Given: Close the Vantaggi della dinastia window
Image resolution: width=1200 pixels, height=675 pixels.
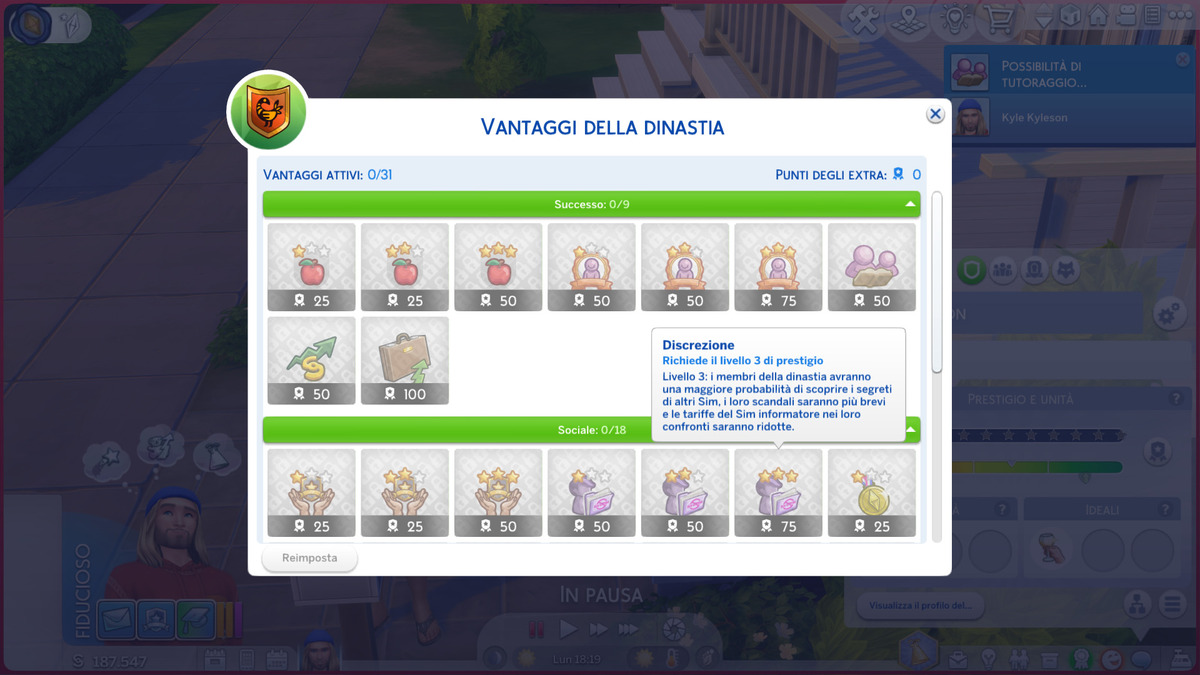Looking at the screenshot, I should click(935, 114).
